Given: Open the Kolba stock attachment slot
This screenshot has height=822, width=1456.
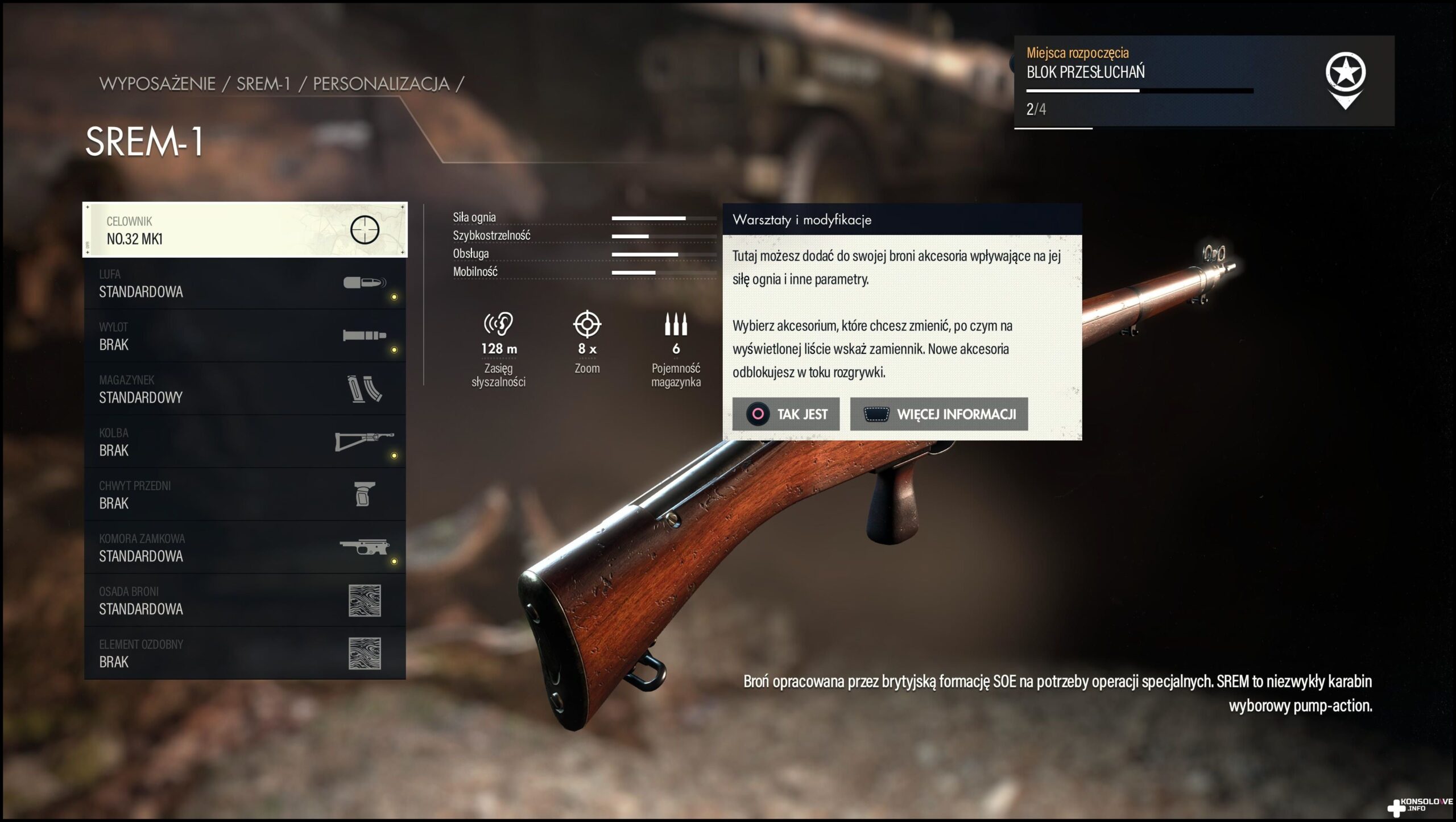Looking at the screenshot, I should [x=245, y=442].
